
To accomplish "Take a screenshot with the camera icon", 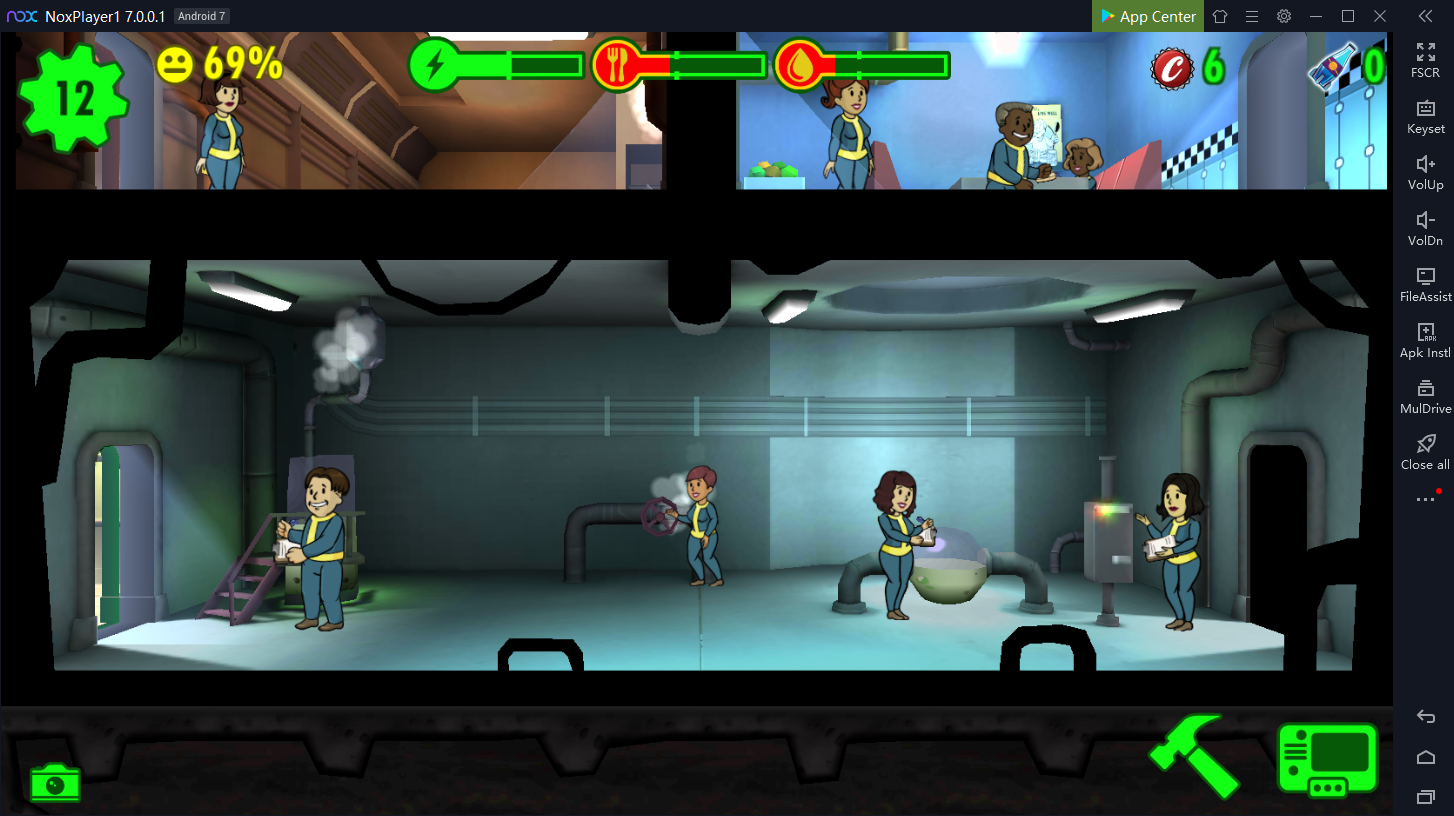I will click(55, 781).
